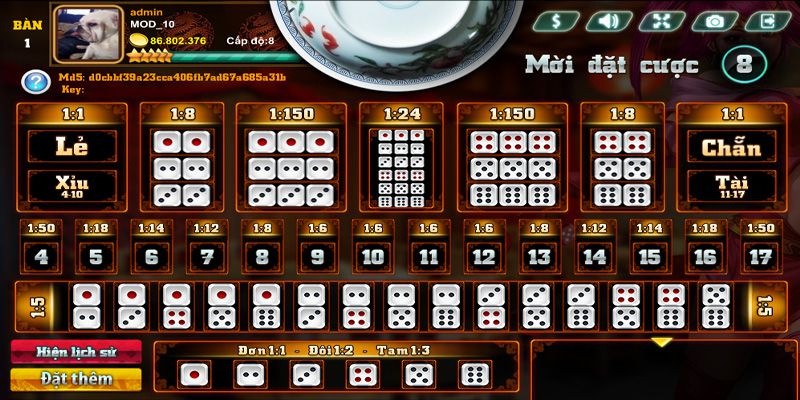Toggle fullscreen with the arrows icon
800x400 pixels.
click(x=662, y=20)
